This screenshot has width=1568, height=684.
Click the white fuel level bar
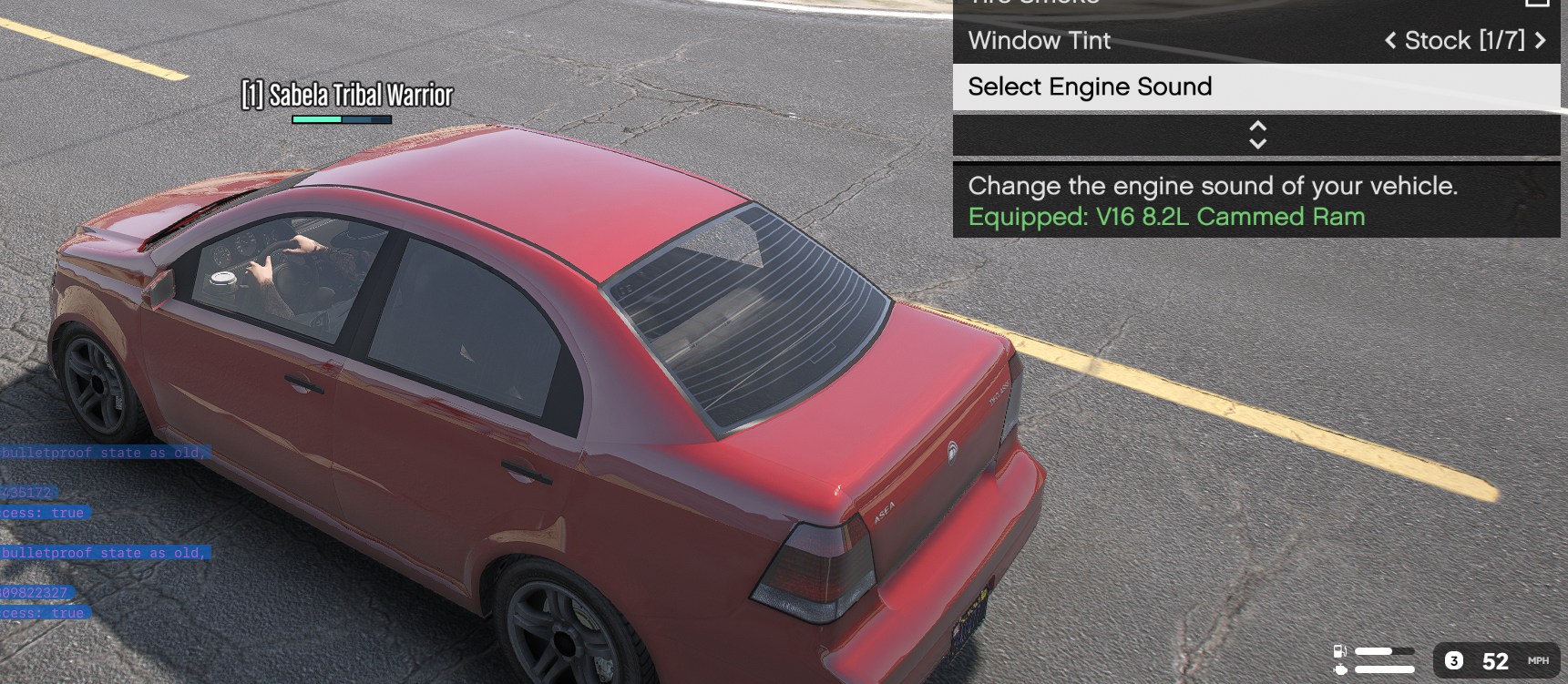(x=1373, y=650)
